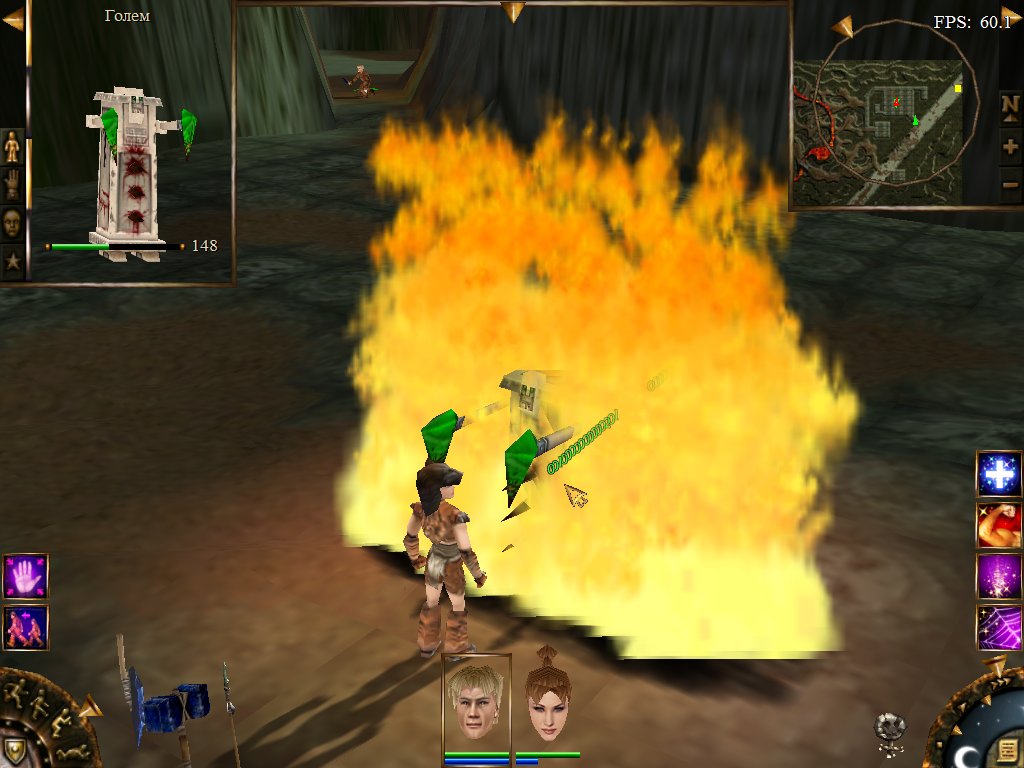Align the minimap north with N button
Screen dimensions: 1024x768
point(1010,105)
